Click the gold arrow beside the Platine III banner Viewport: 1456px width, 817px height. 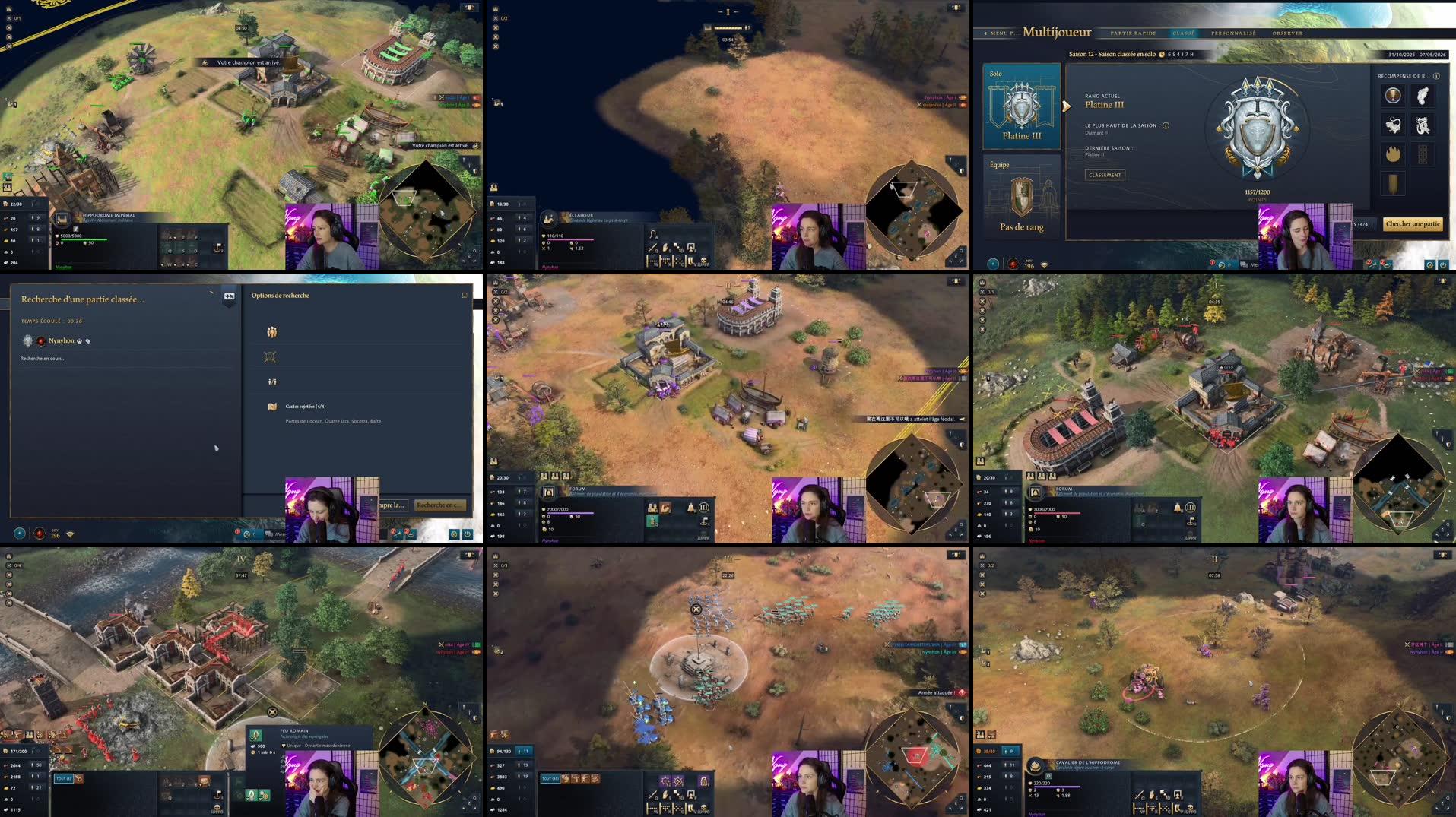click(1067, 106)
